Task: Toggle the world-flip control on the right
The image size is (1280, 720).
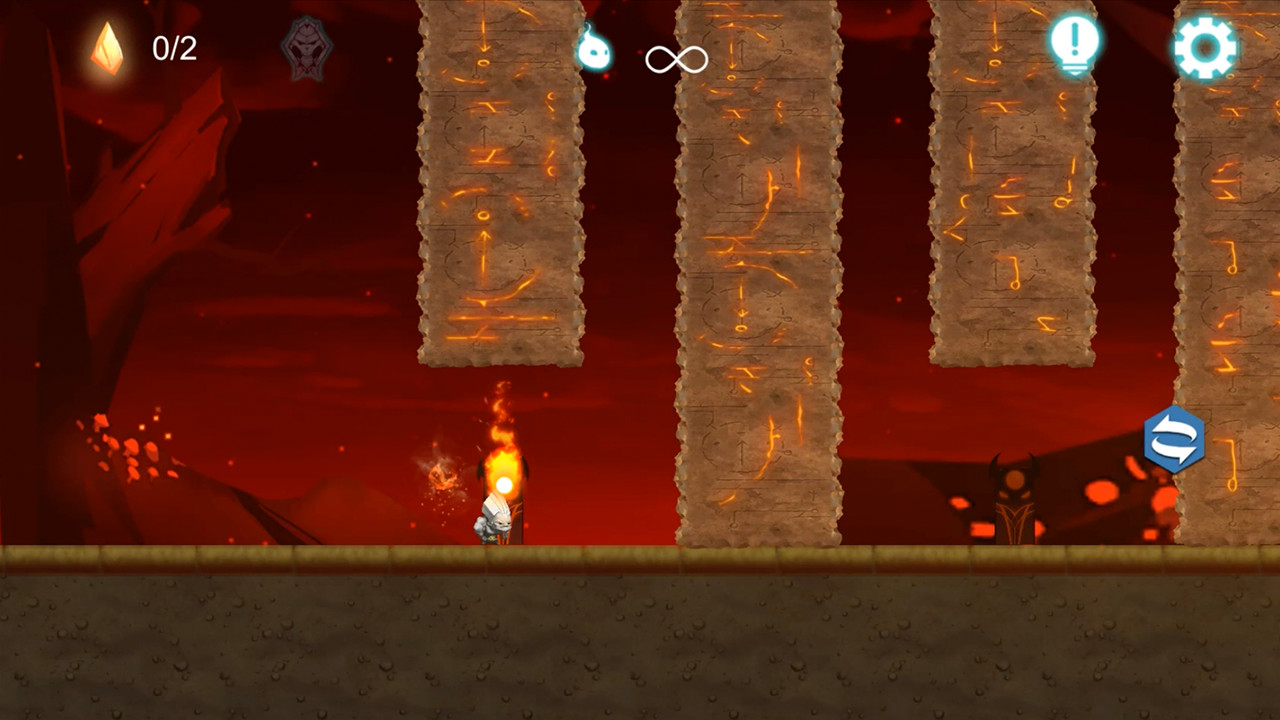Action: pyautogui.click(x=1175, y=438)
